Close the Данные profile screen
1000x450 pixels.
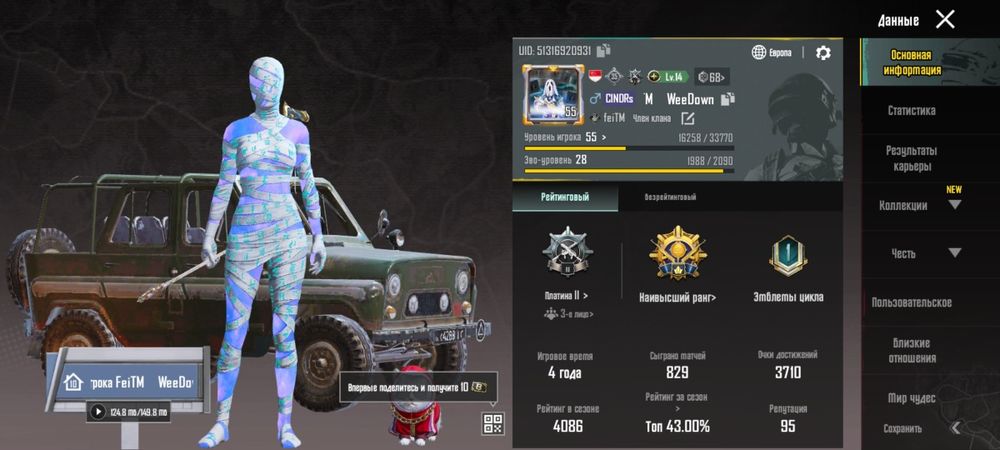click(945, 19)
